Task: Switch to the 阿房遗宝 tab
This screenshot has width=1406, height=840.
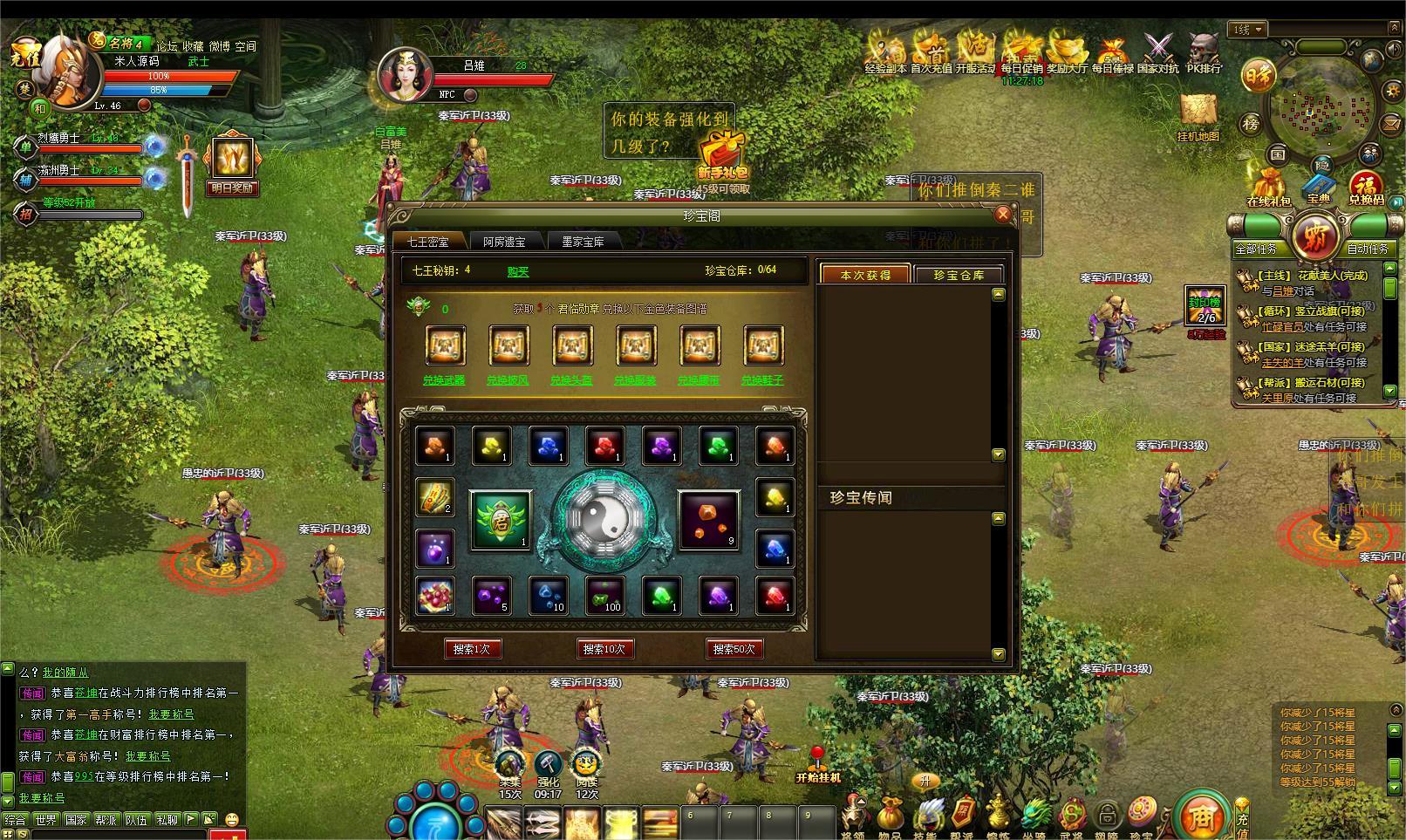Action: tap(504, 242)
